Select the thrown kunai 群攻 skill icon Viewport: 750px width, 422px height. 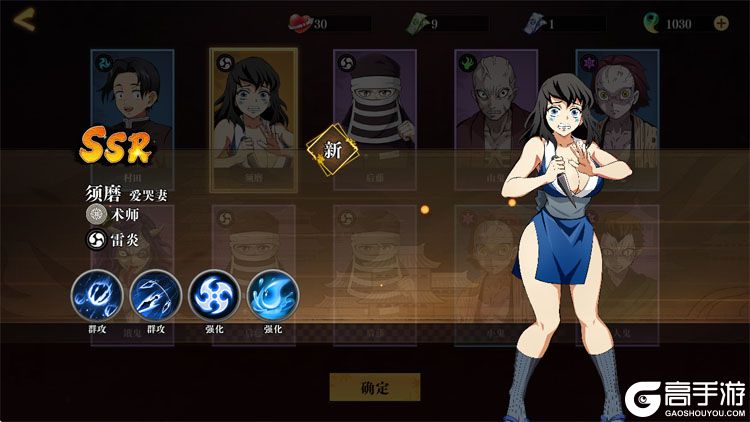coord(154,295)
